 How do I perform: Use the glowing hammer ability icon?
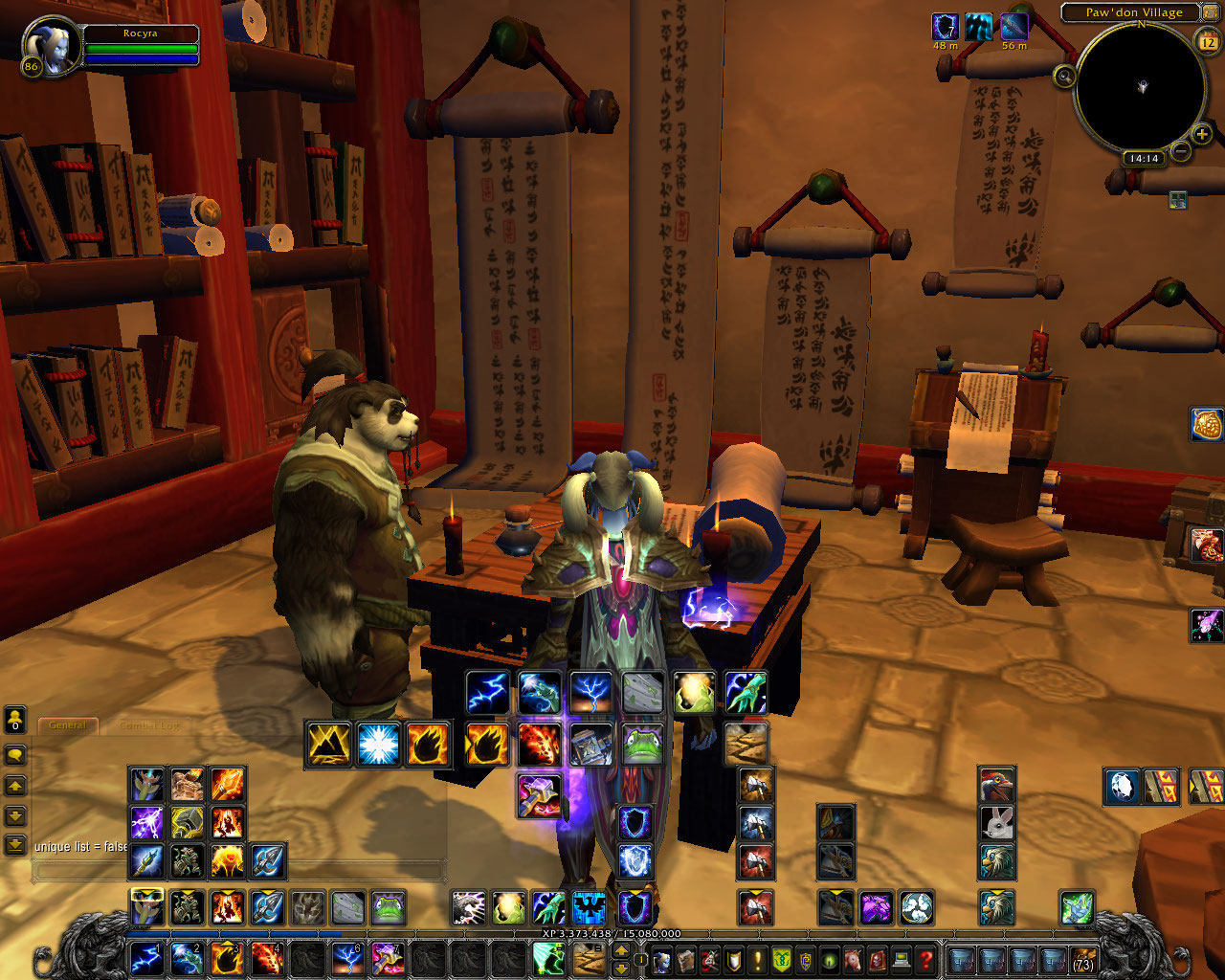point(539,795)
